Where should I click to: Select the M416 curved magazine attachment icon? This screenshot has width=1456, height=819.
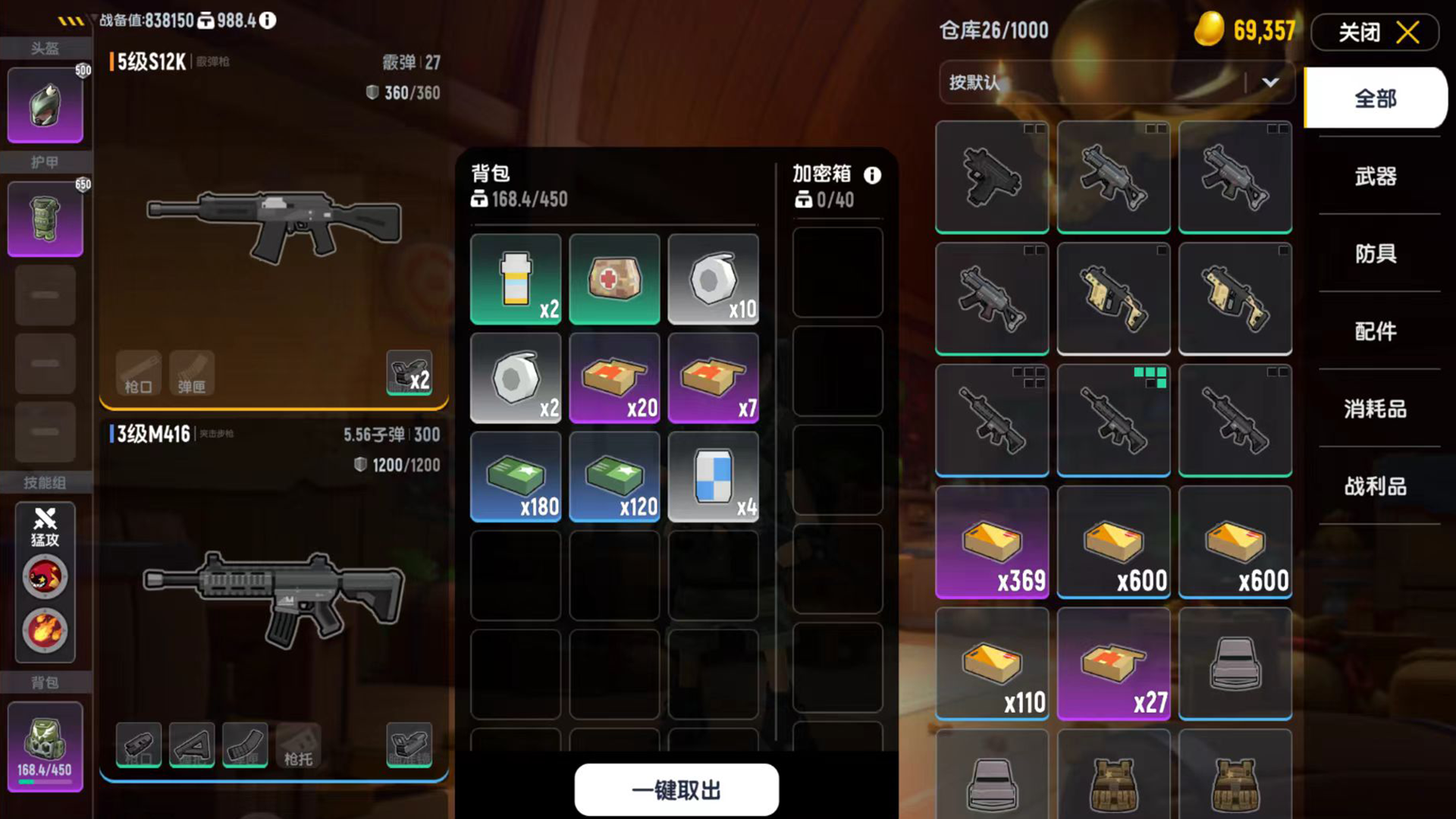click(x=245, y=745)
